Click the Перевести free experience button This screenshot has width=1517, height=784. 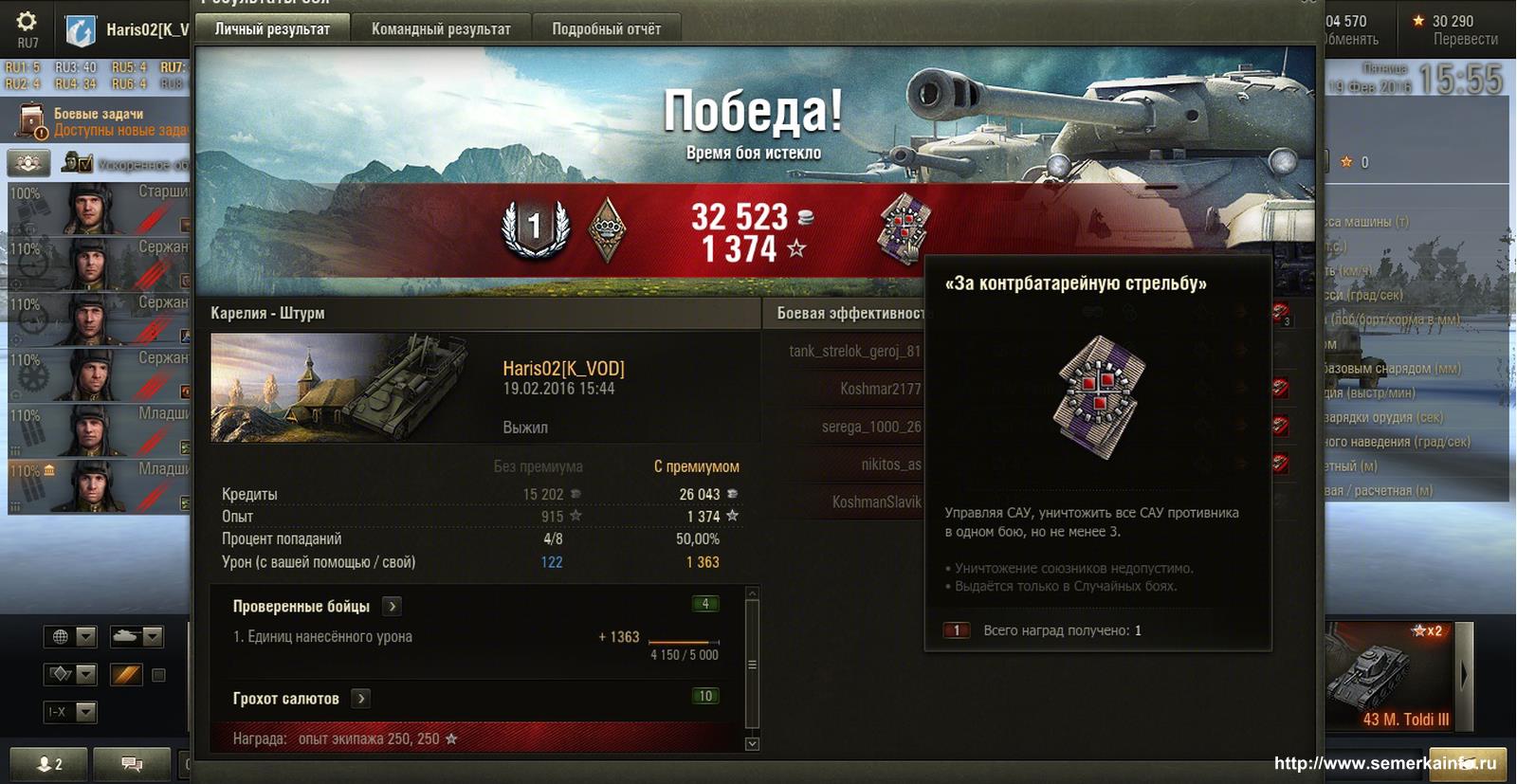coord(1465,39)
